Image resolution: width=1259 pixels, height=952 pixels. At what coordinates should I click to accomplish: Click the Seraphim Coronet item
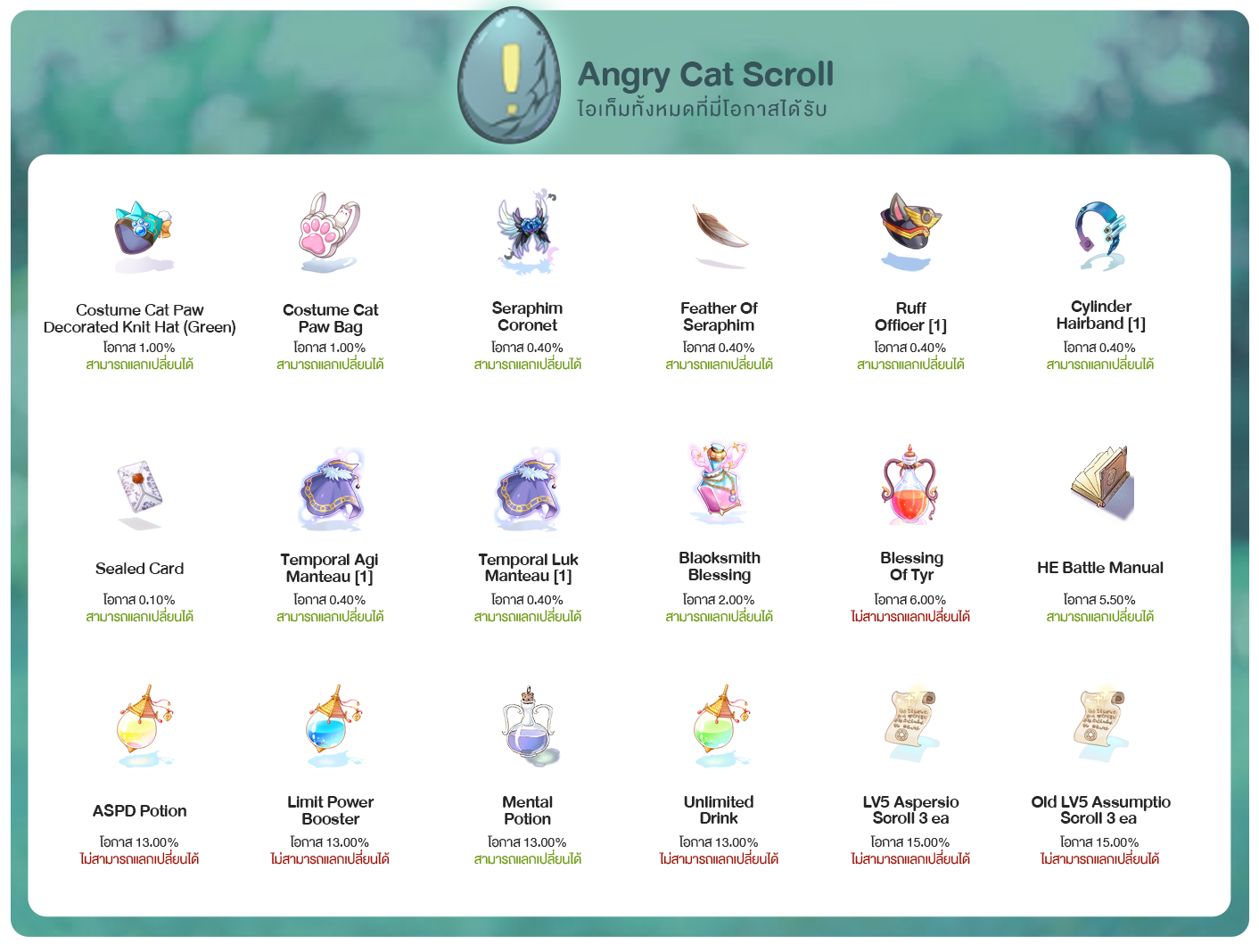pyautogui.click(x=527, y=232)
